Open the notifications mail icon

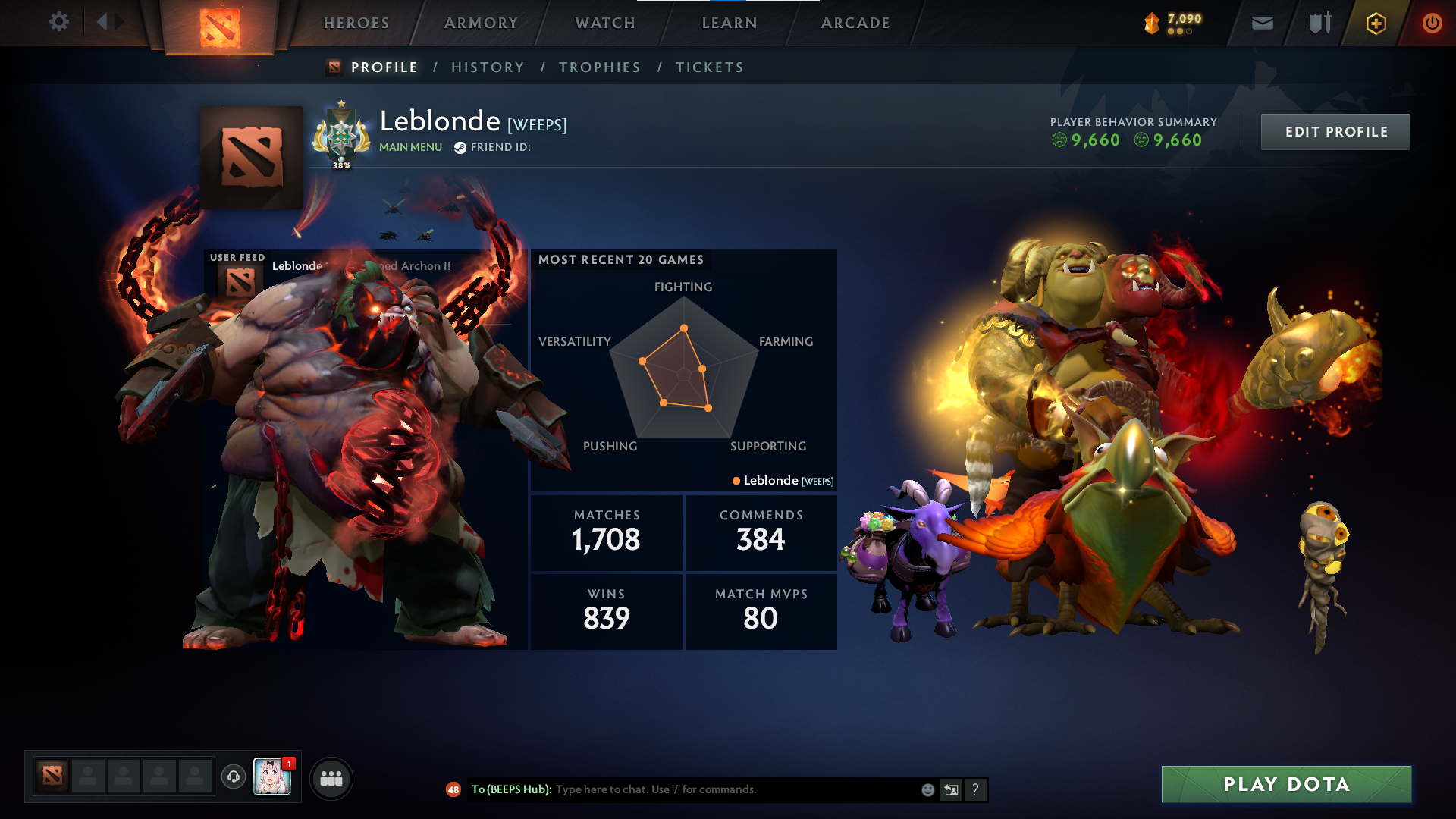[x=1261, y=23]
